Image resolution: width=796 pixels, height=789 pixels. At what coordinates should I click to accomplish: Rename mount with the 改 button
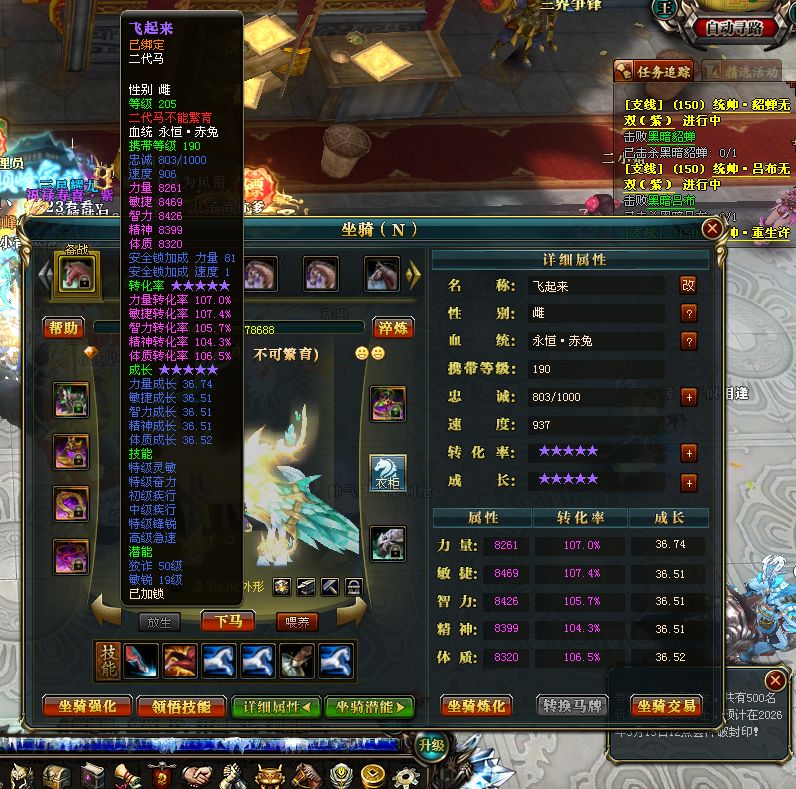[x=688, y=285]
